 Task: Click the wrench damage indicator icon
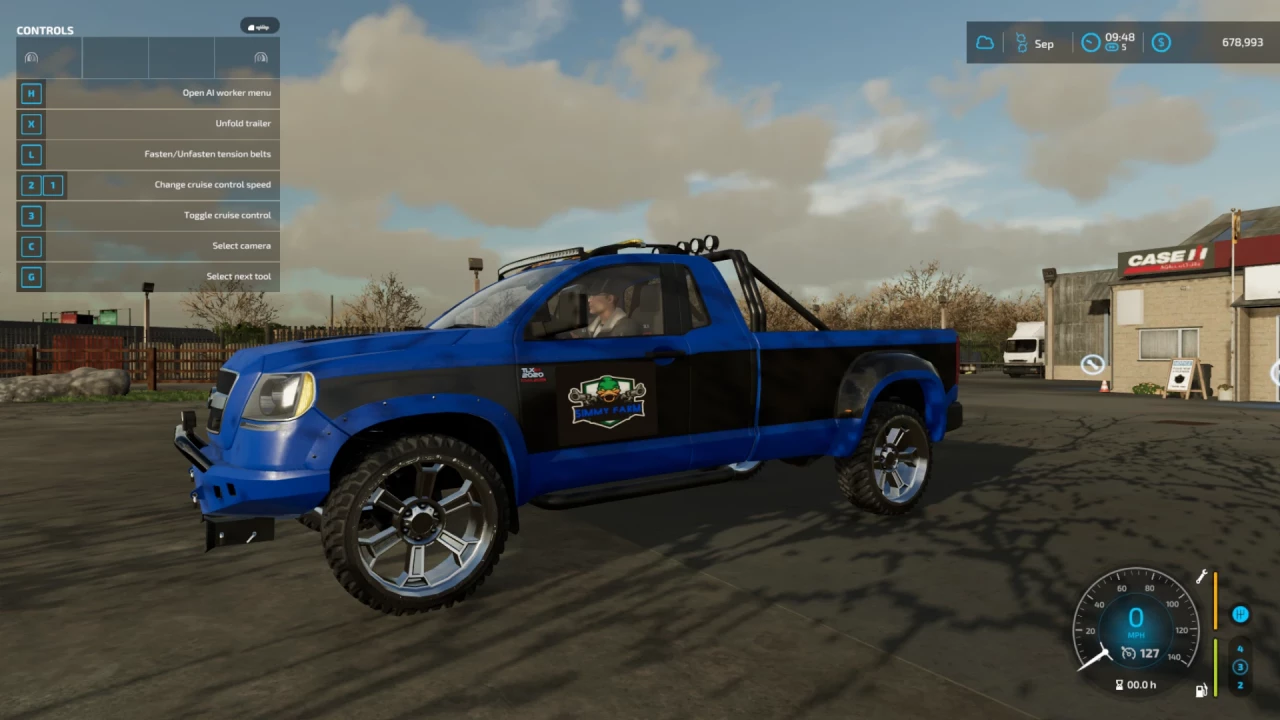1201,576
